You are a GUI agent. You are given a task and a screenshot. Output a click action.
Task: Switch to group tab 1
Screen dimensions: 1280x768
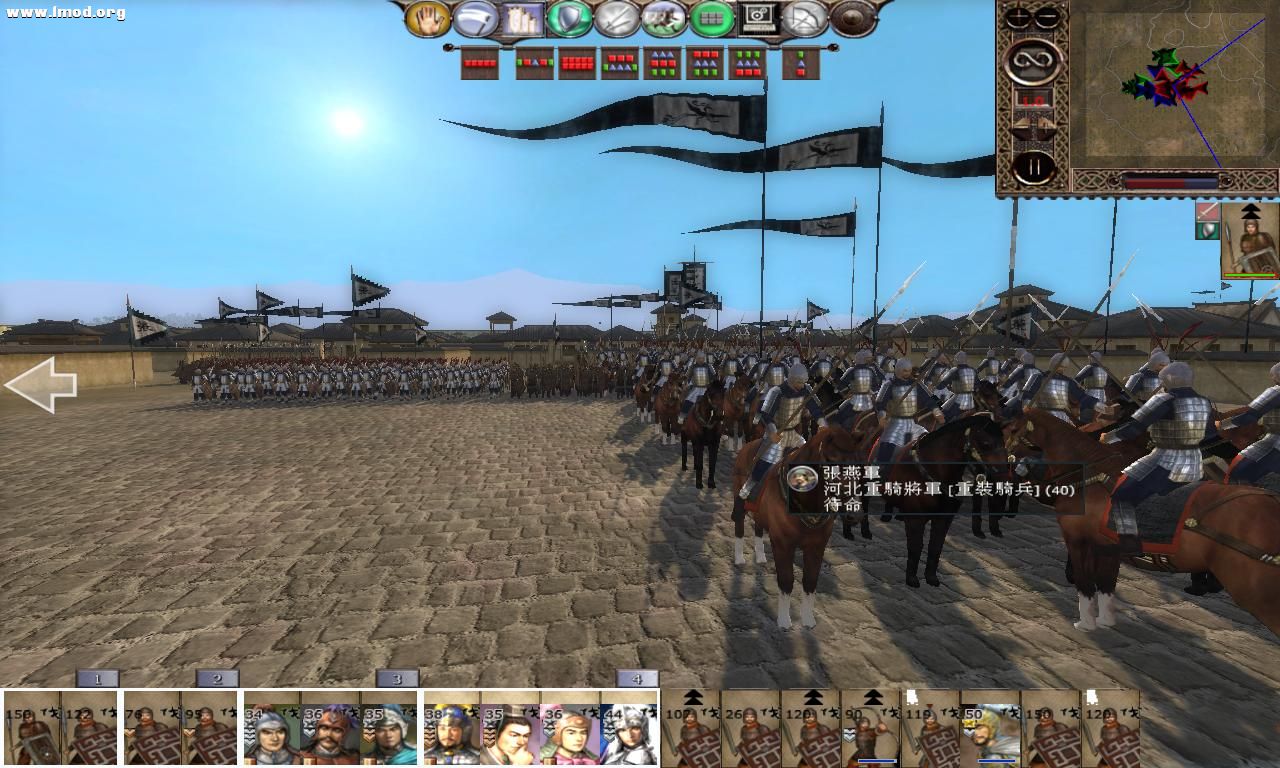95,677
